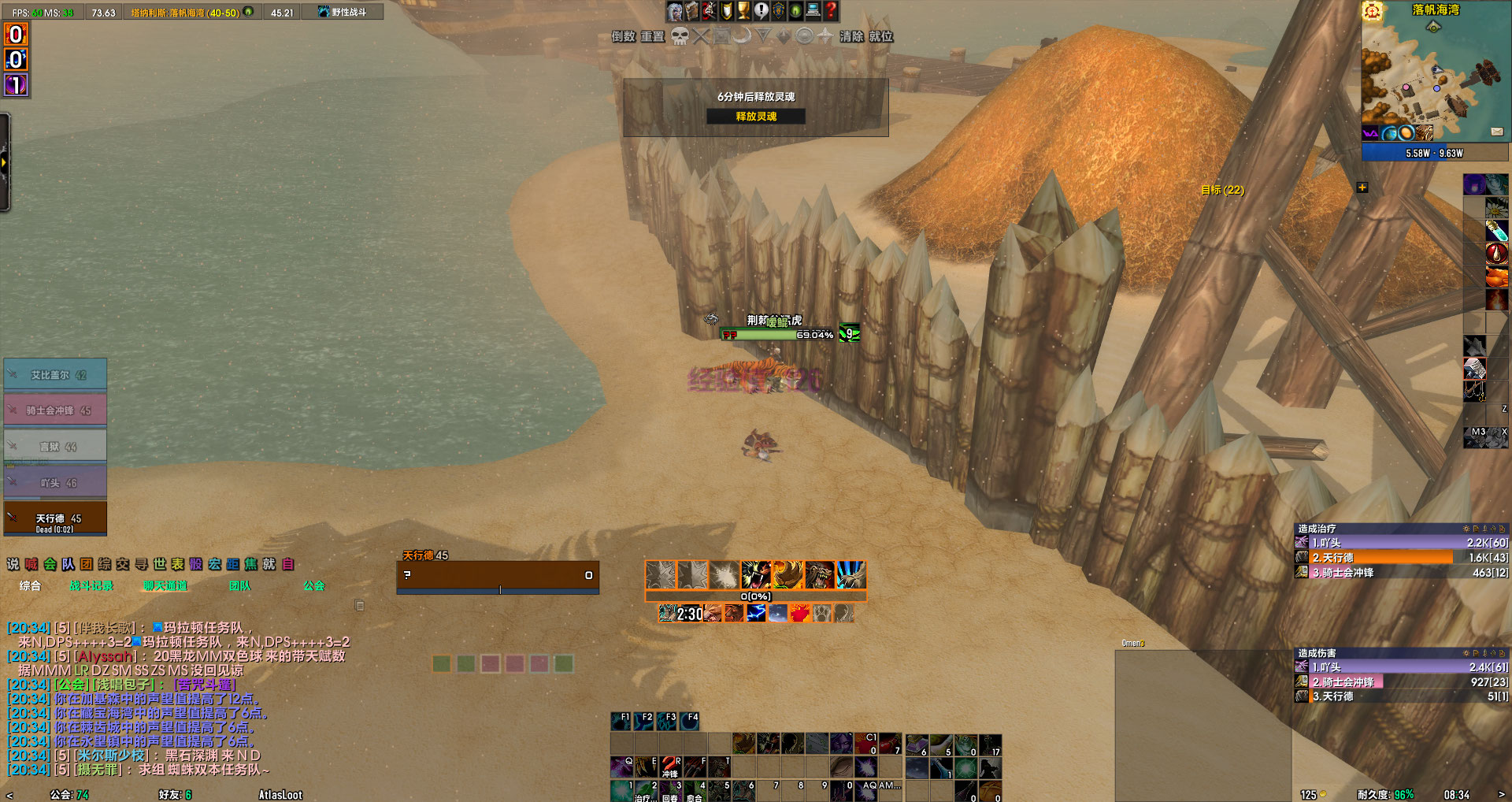Select the skull raid target marker
The height and width of the screenshot is (802, 1512).
[x=680, y=35]
